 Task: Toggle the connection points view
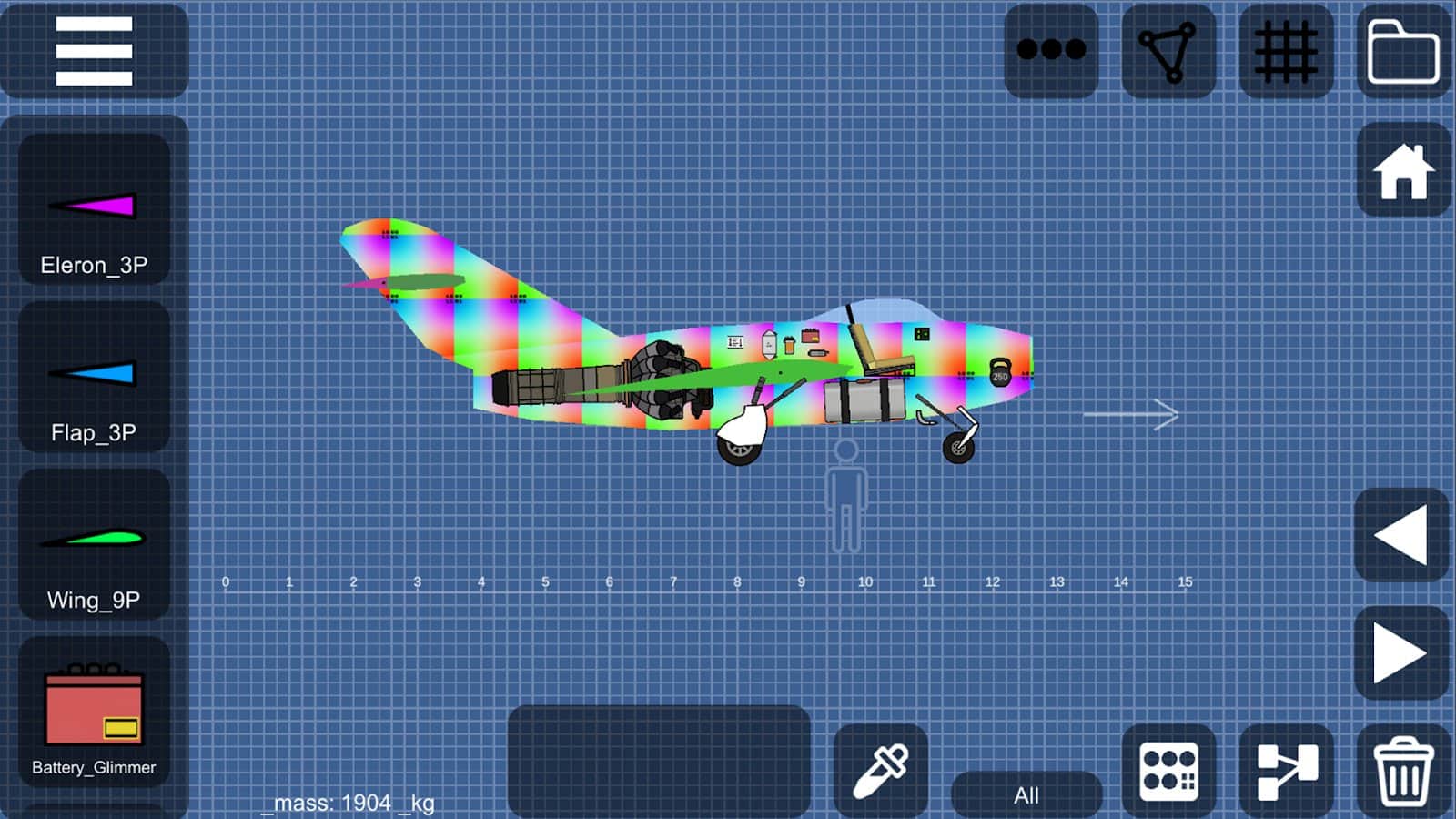[1168, 50]
